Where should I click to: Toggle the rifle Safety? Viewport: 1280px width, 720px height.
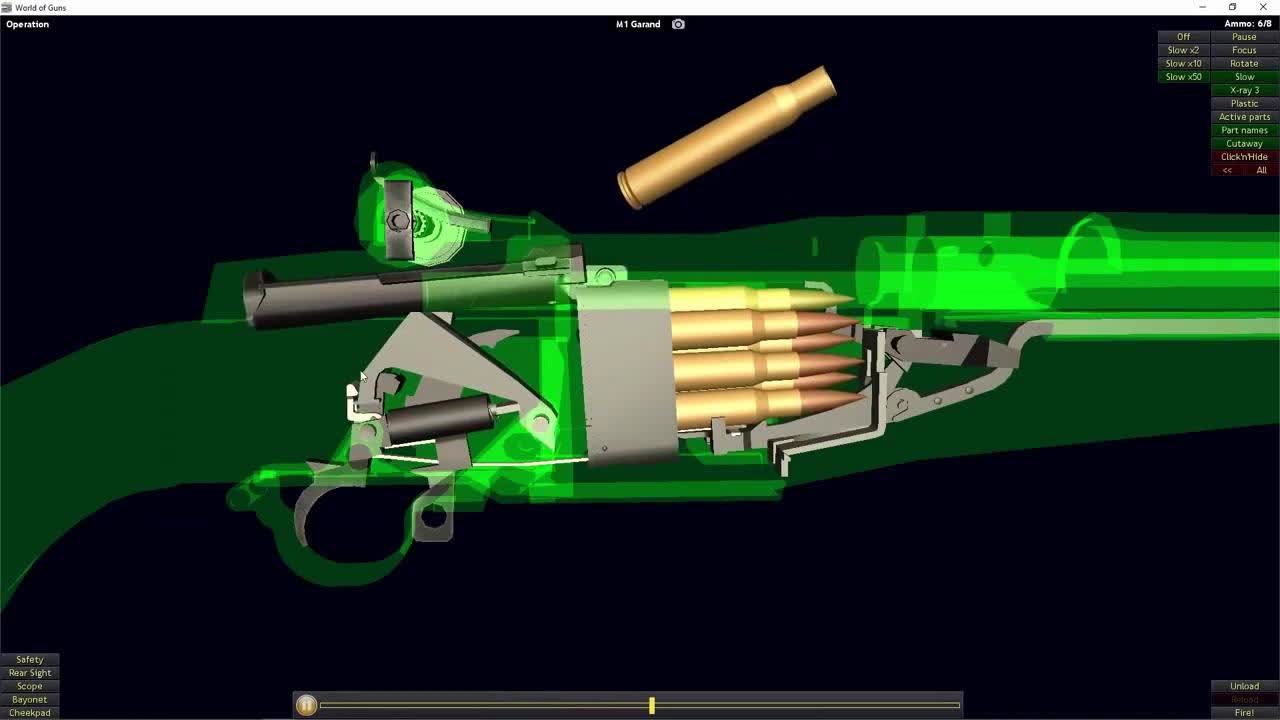click(29, 659)
